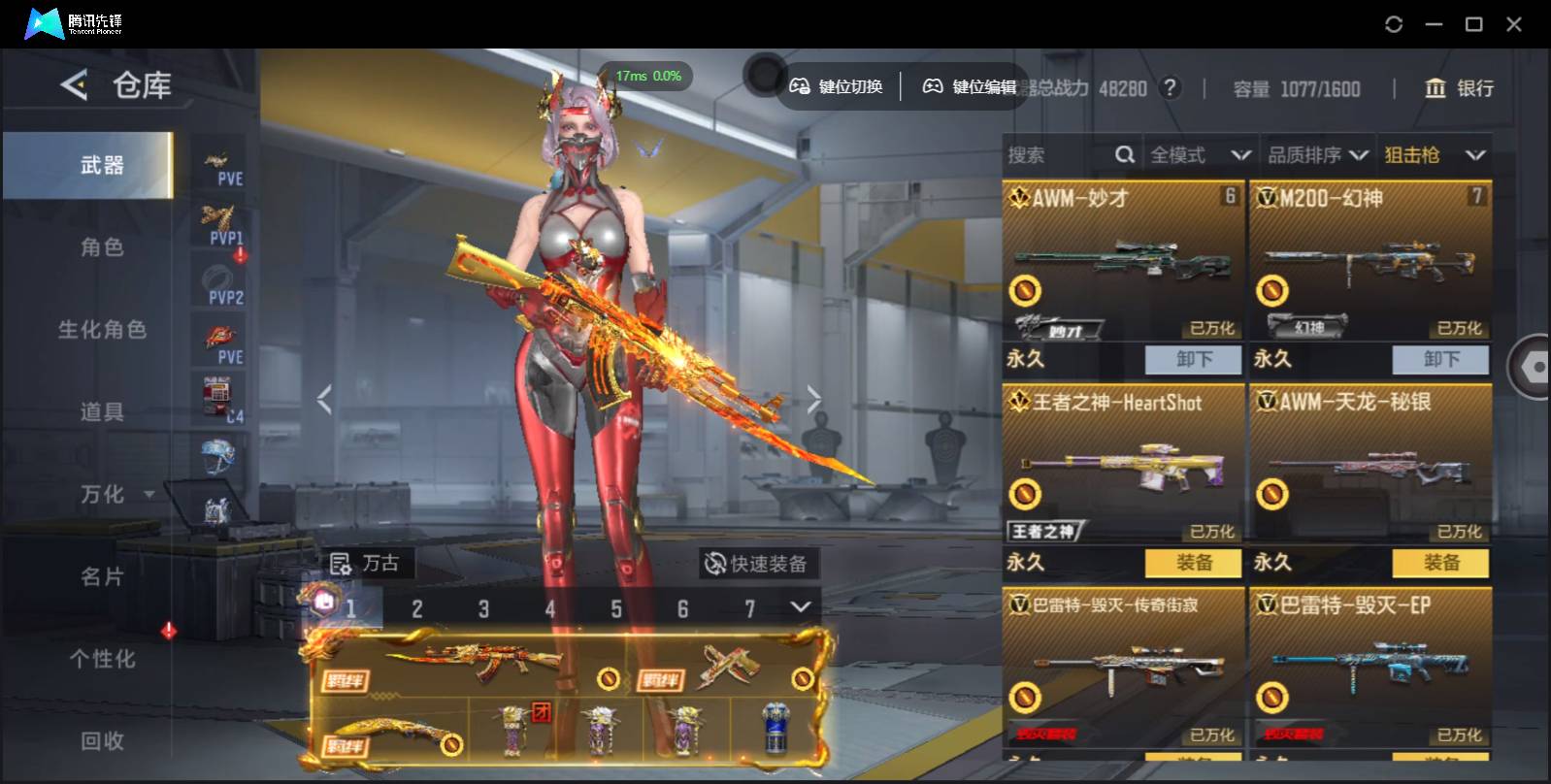Go back using the arrow beside 仓库
This screenshot has height=784, width=1551.
(x=74, y=85)
